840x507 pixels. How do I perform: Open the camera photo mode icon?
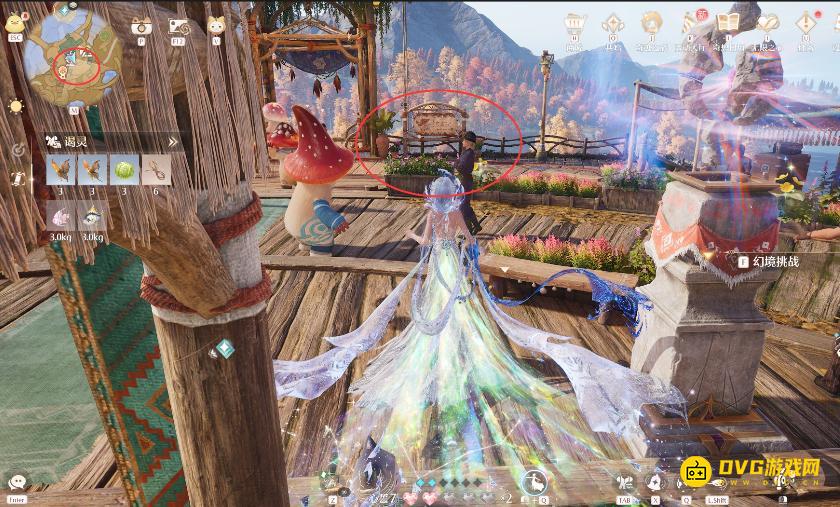tap(140, 27)
